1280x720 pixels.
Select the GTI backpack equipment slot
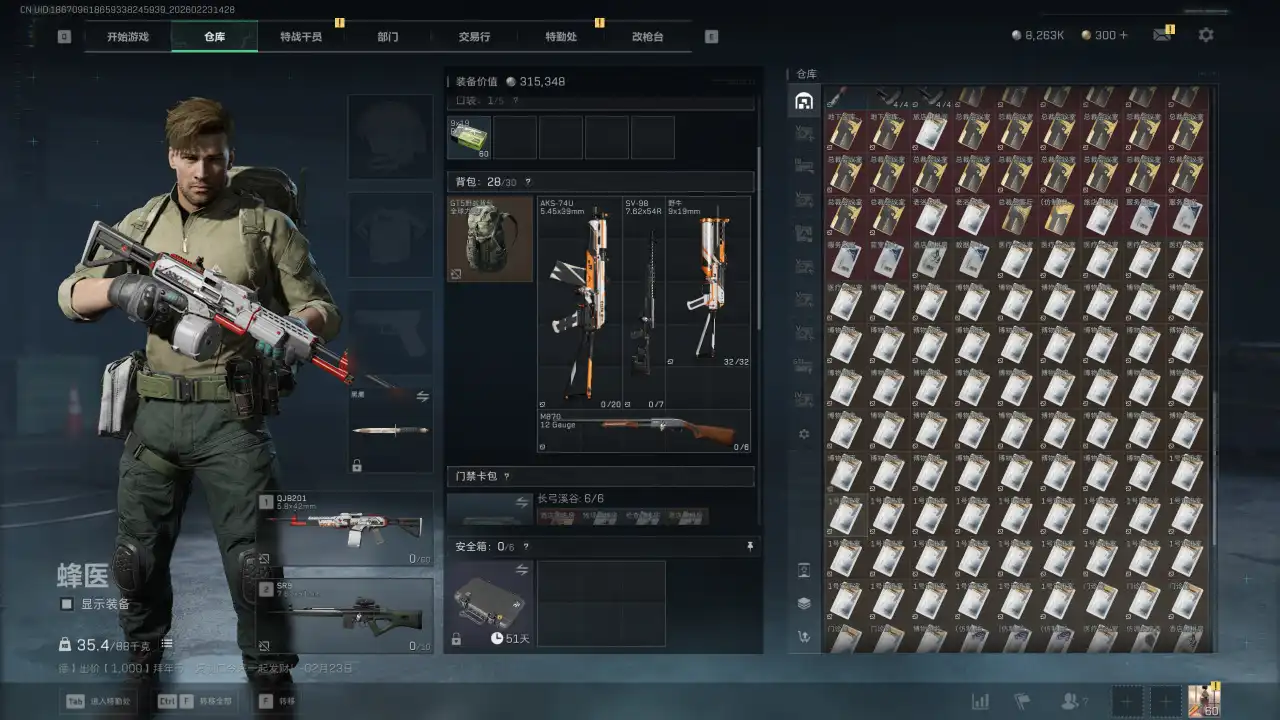coord(490,239)
